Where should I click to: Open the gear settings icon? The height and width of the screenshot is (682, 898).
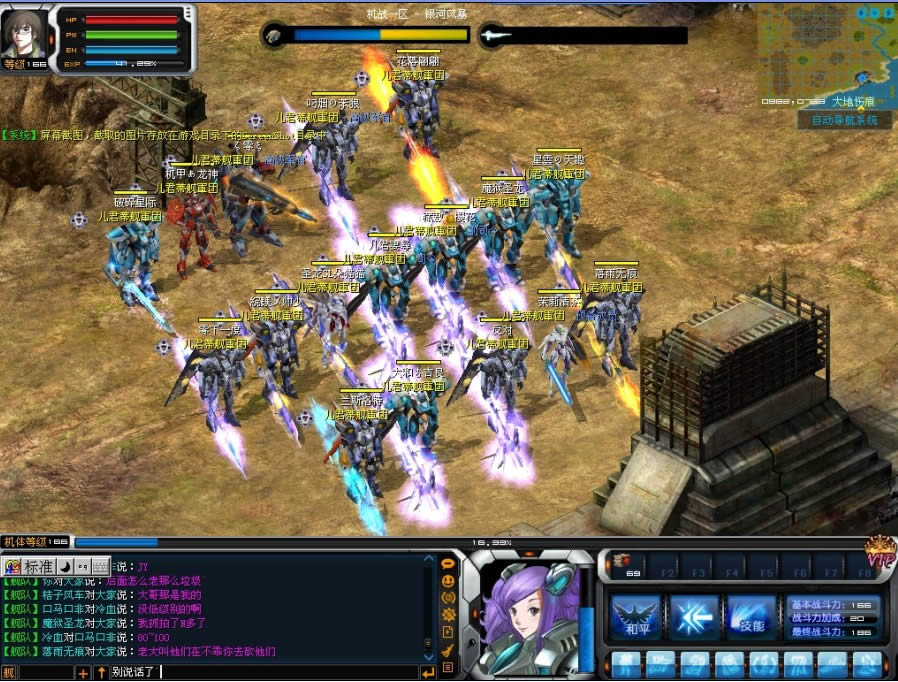[448, 614]
